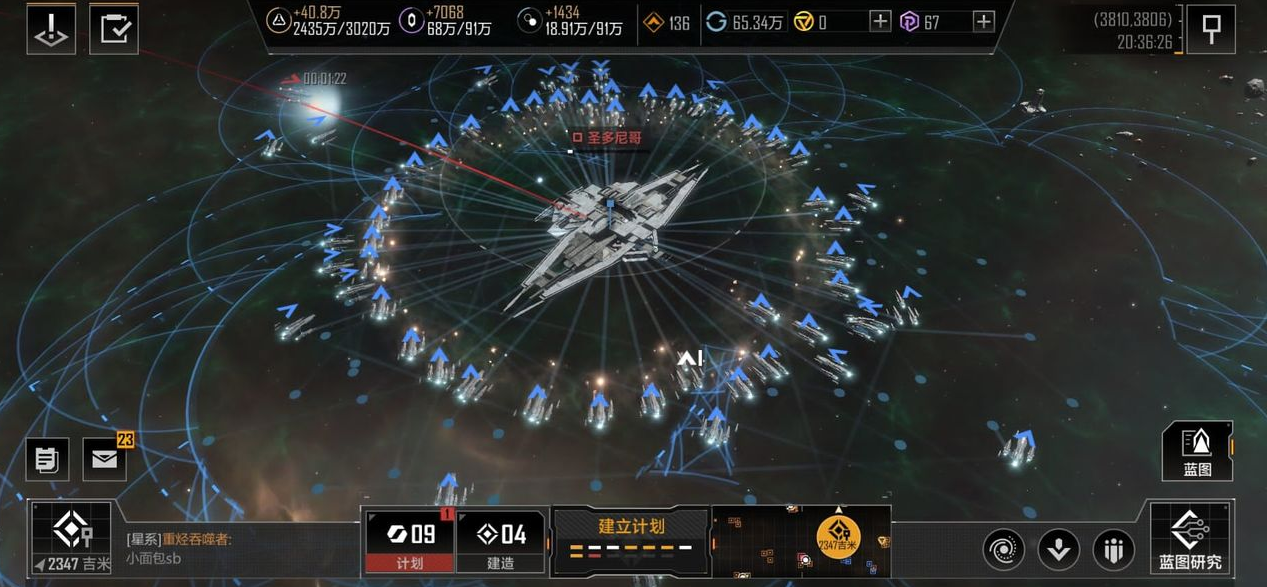Open the map pin bookmark button

pos(1211,30)
